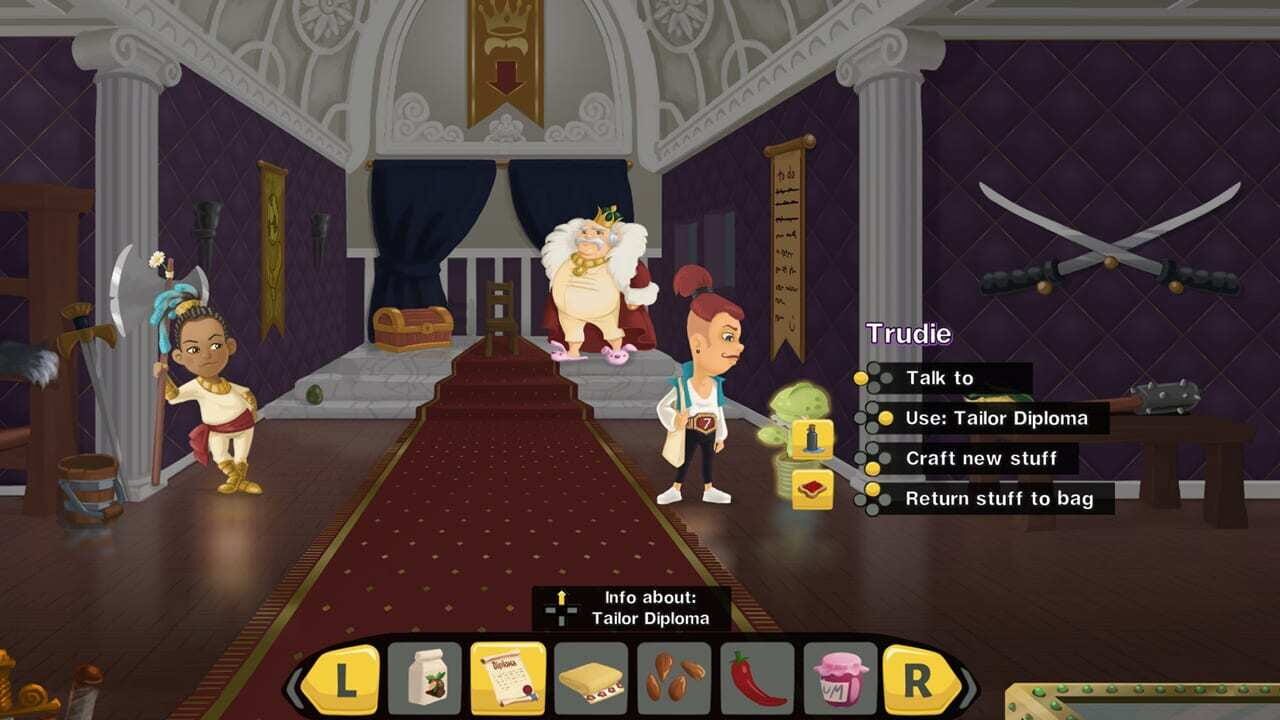Choose the red chili pepper item
Screen dimensions: 1280x720
756,679
